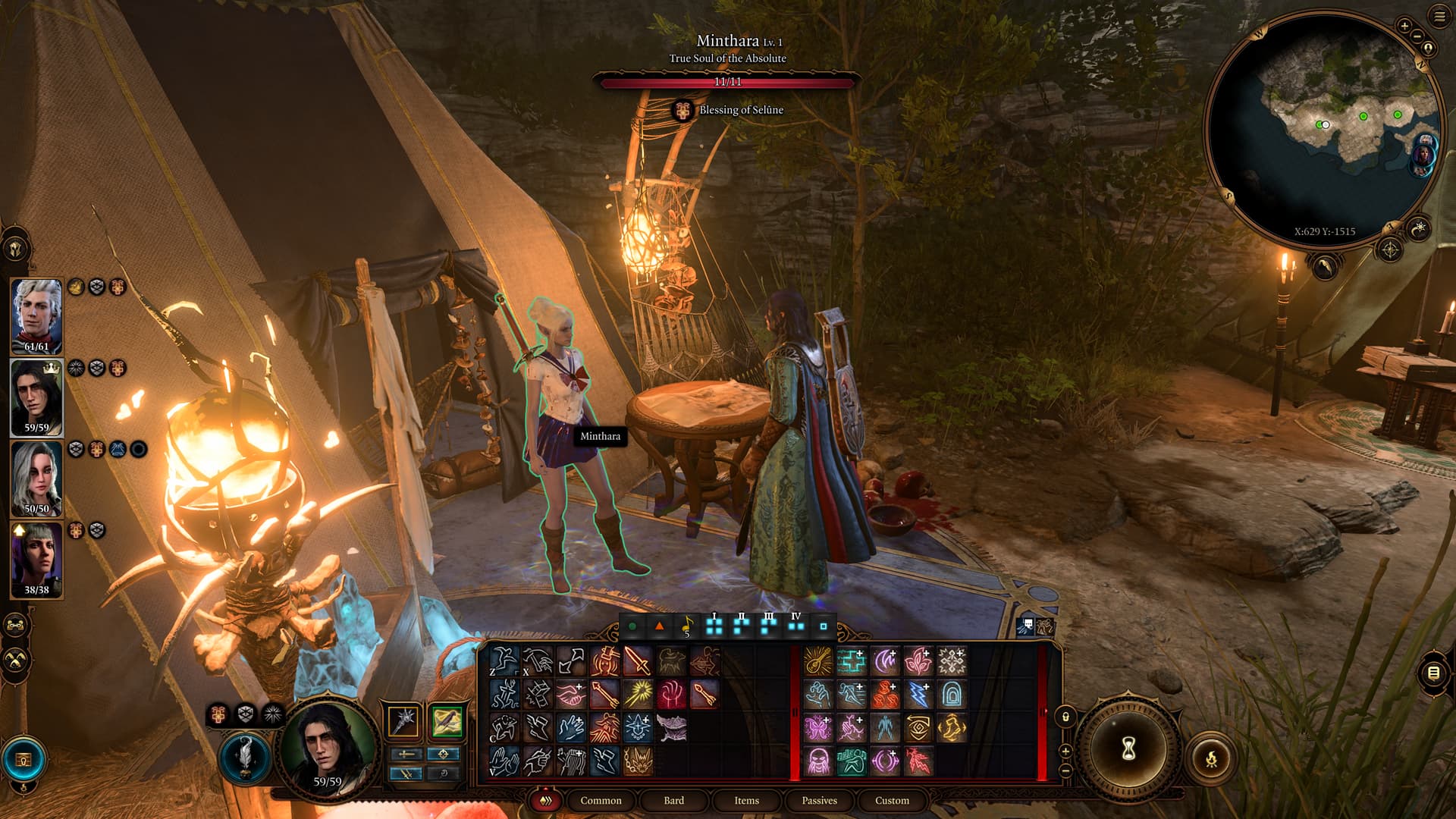Switch to the Custom hotbar tab
Viewport: 1456px width, 819px height.
pos(892,800)
